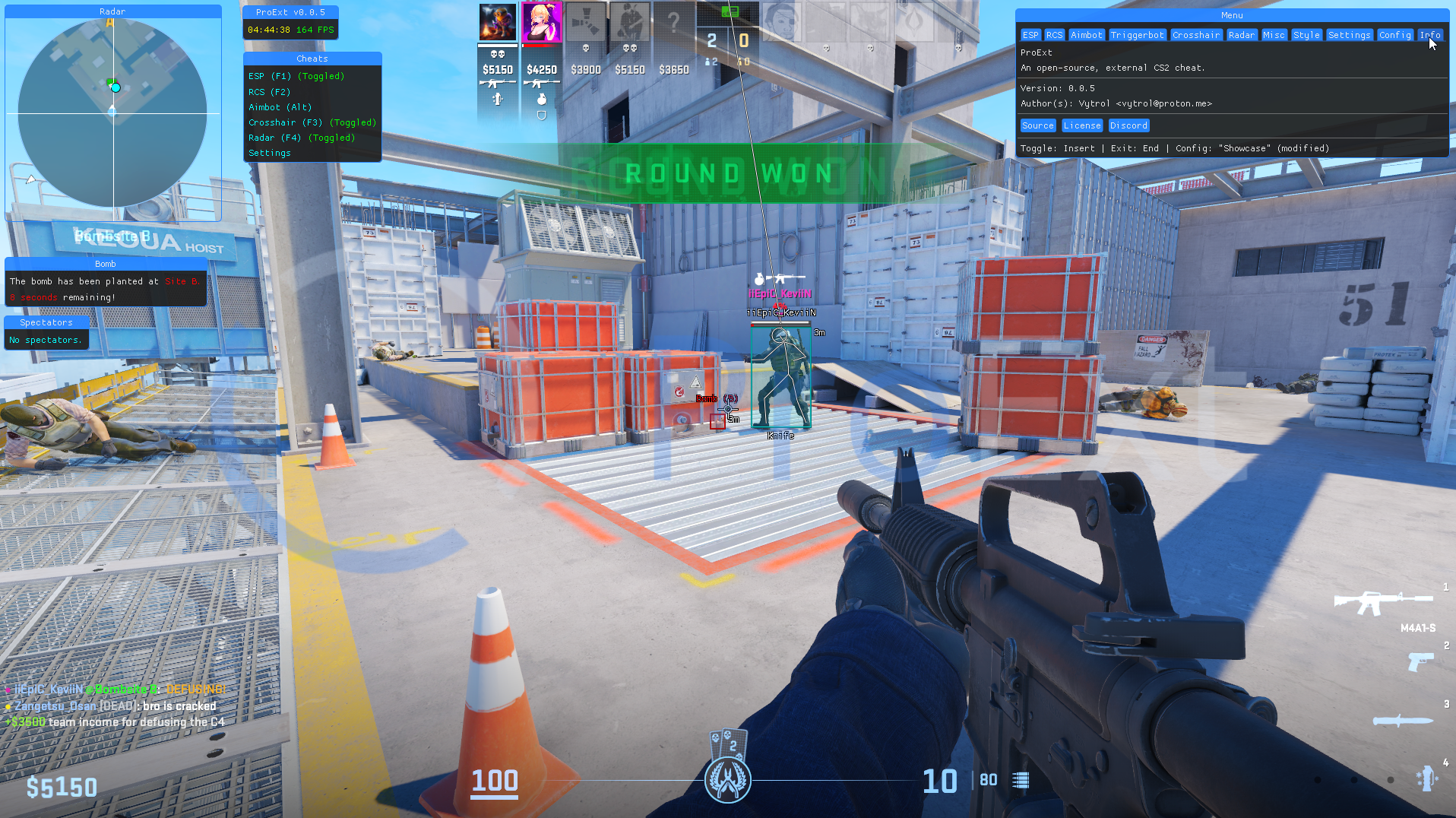Select the defuse kit icon under first player card
This screenshot has width=1456, height=818.
pyautogui.click(x=497, y=99)
